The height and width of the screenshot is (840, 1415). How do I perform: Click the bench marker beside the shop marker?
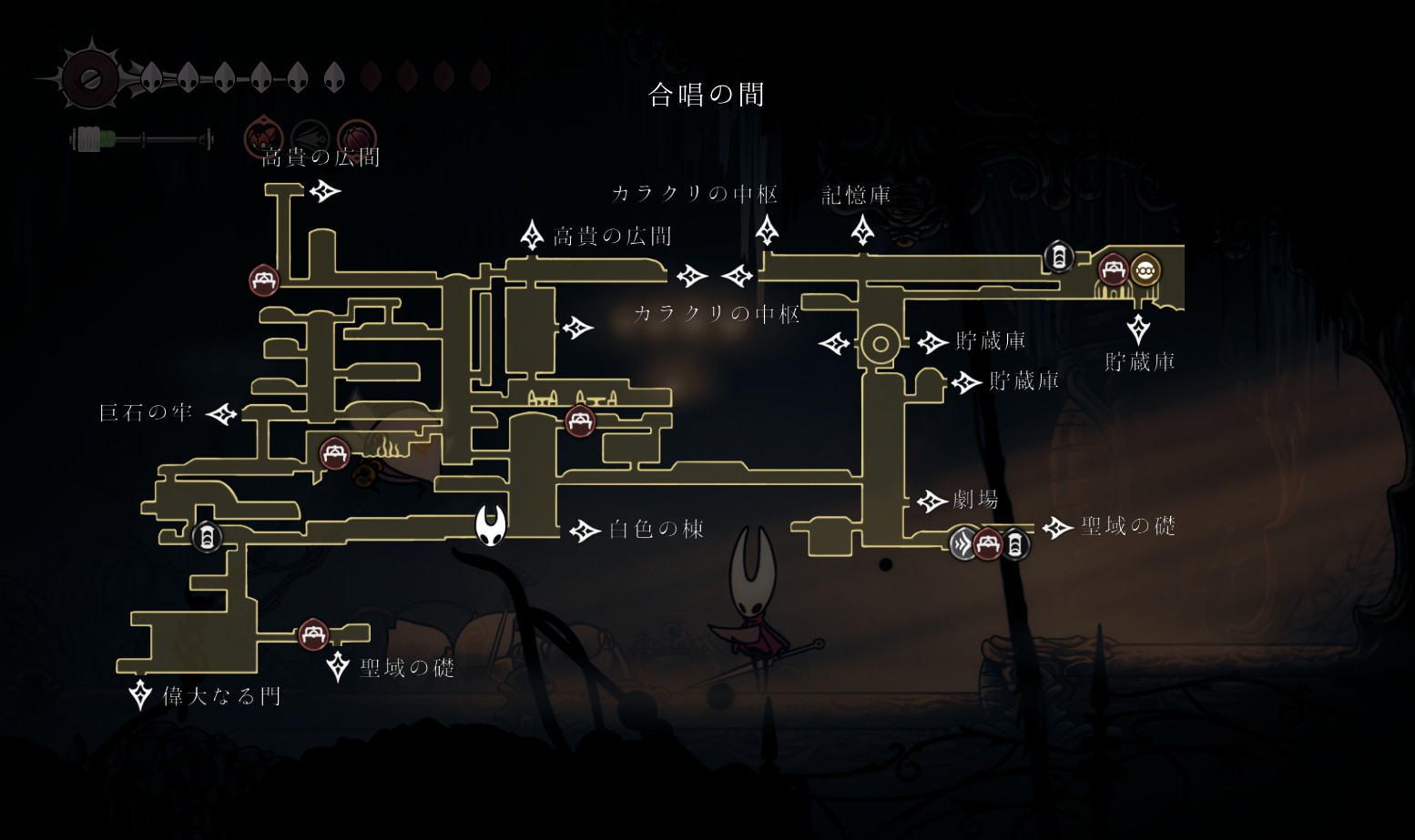point(1113,270)
